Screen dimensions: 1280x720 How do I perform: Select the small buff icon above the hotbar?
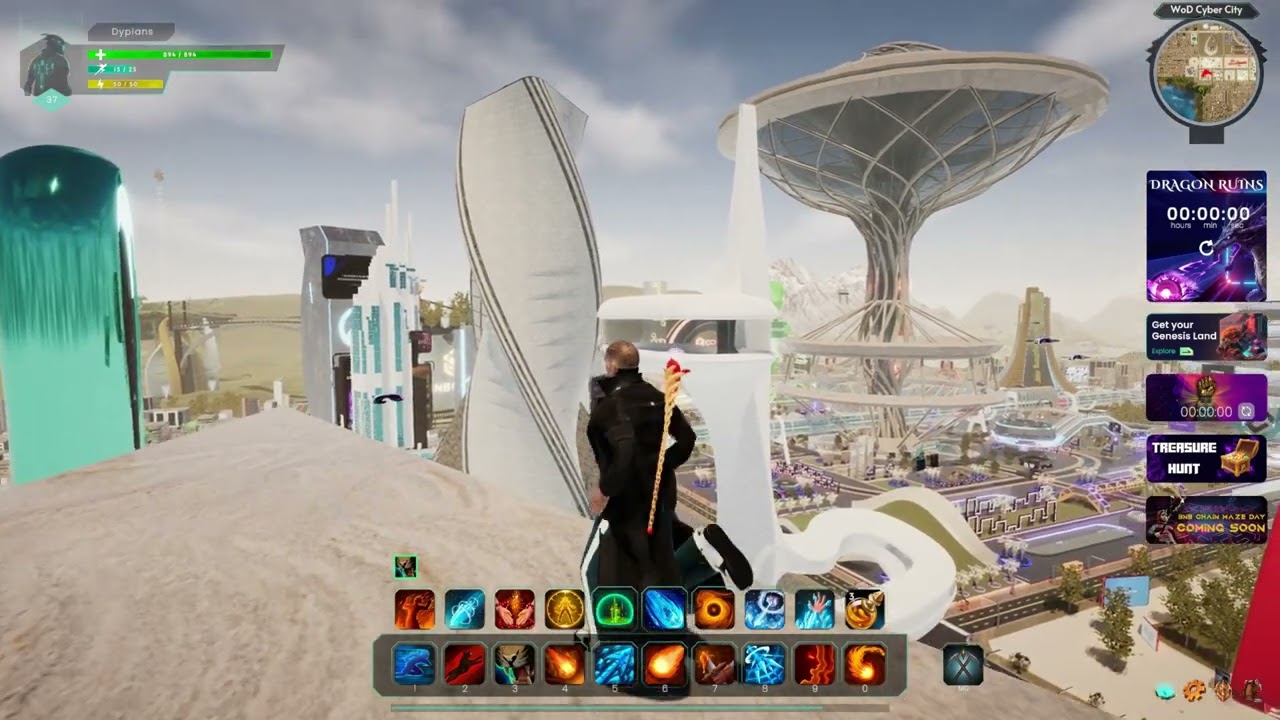click(405, 567)
